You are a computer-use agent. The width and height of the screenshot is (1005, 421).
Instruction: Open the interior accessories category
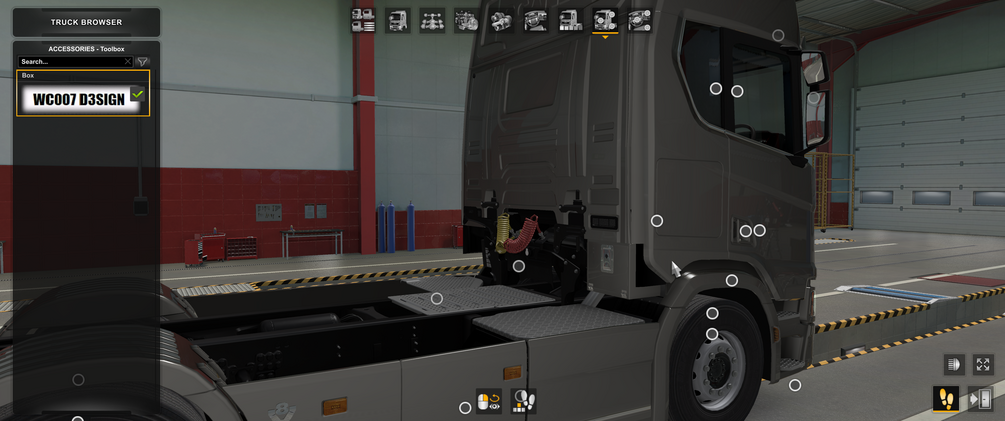[639, 20]
